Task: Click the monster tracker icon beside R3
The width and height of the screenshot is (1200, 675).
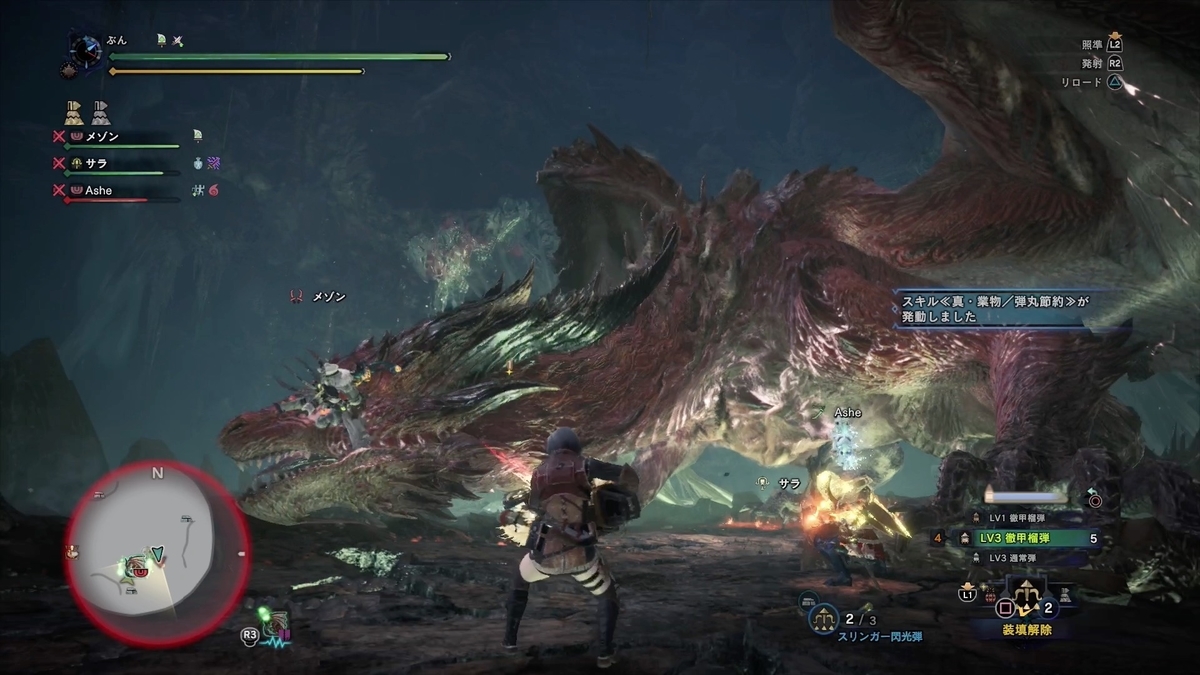Action: [275, 626]
